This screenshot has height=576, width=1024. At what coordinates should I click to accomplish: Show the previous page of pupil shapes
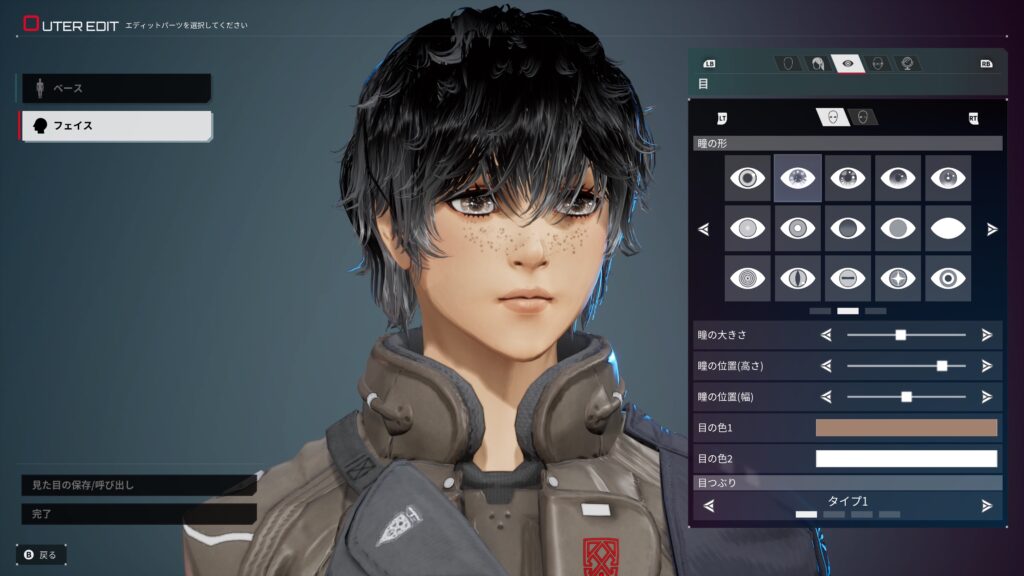tap(704, 229)
